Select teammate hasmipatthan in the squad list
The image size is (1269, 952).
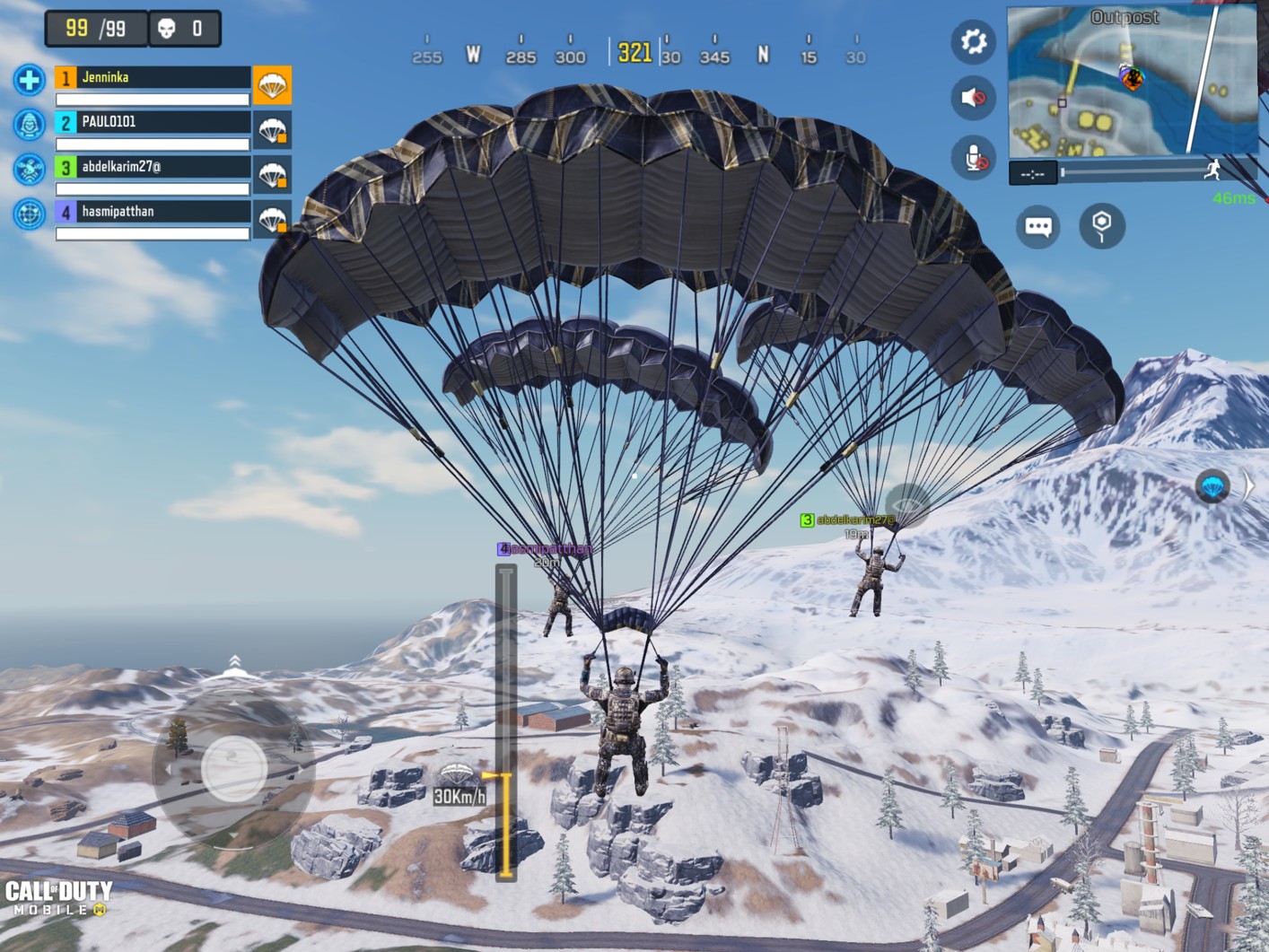coord(153,212)
